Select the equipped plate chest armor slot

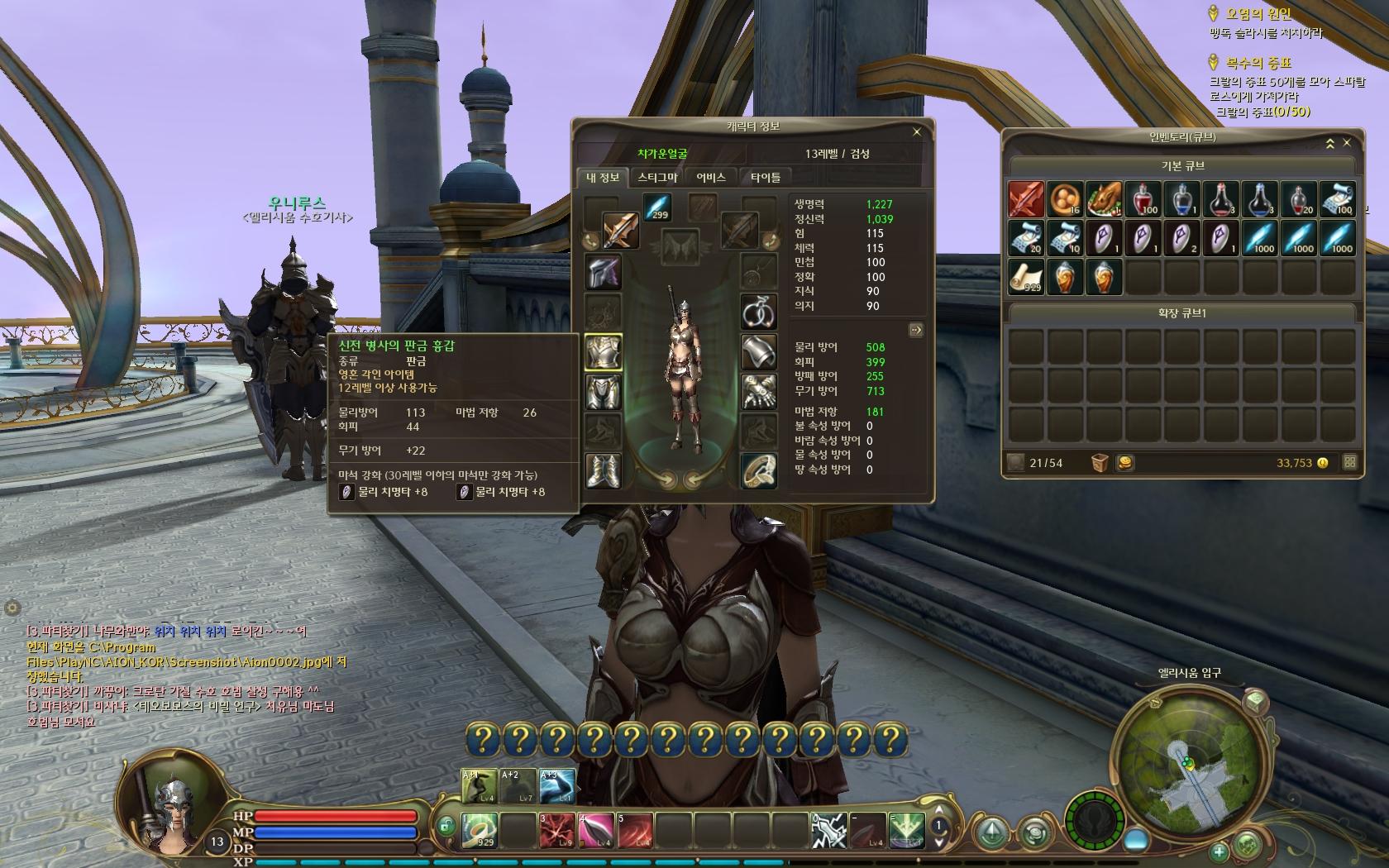click(604, 352)
